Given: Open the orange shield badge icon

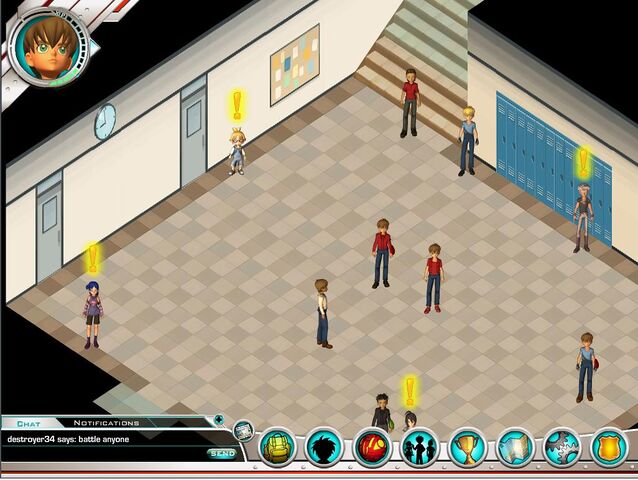Looking at the screenshot, I should [609, 447].
